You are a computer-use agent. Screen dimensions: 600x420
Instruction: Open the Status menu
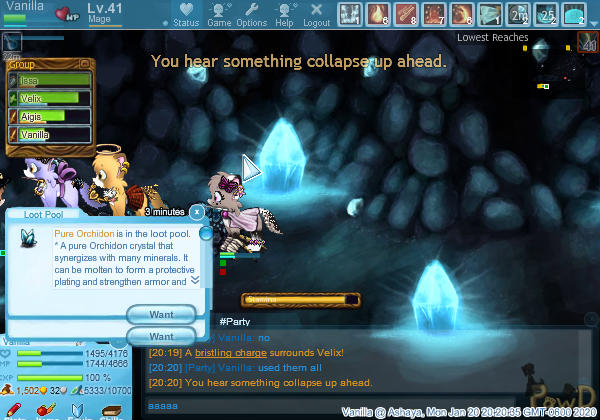(x=185, y=15)
